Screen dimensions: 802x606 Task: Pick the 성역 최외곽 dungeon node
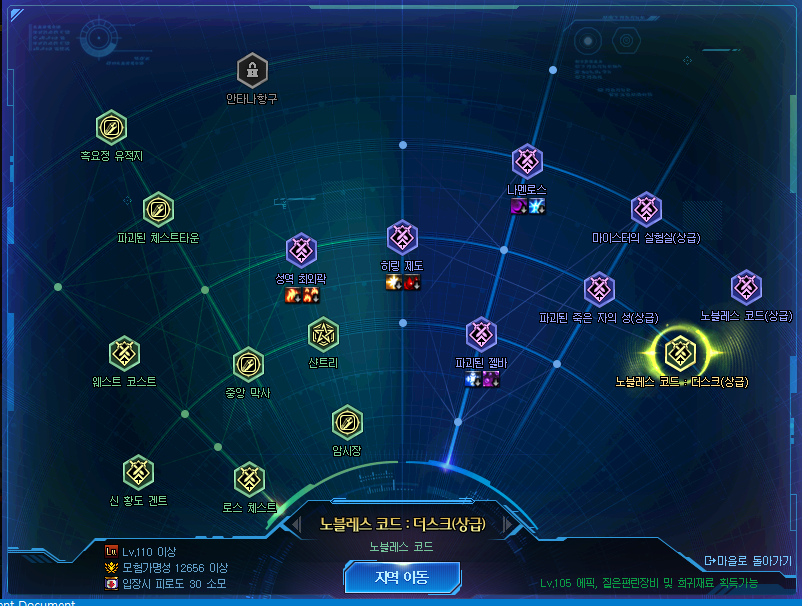(x=301, y=250)
